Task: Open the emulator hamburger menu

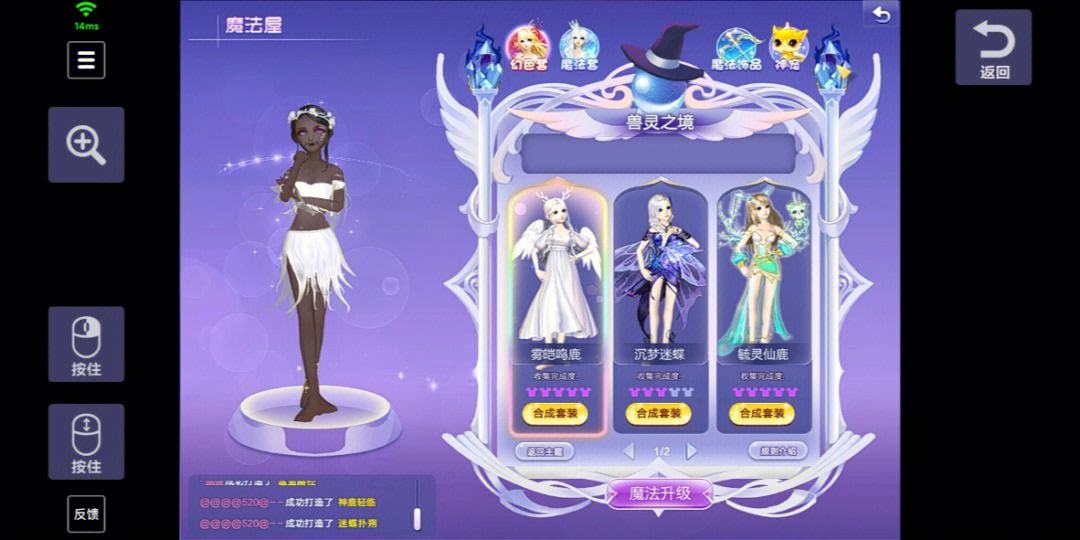Action: coord(86,60)
